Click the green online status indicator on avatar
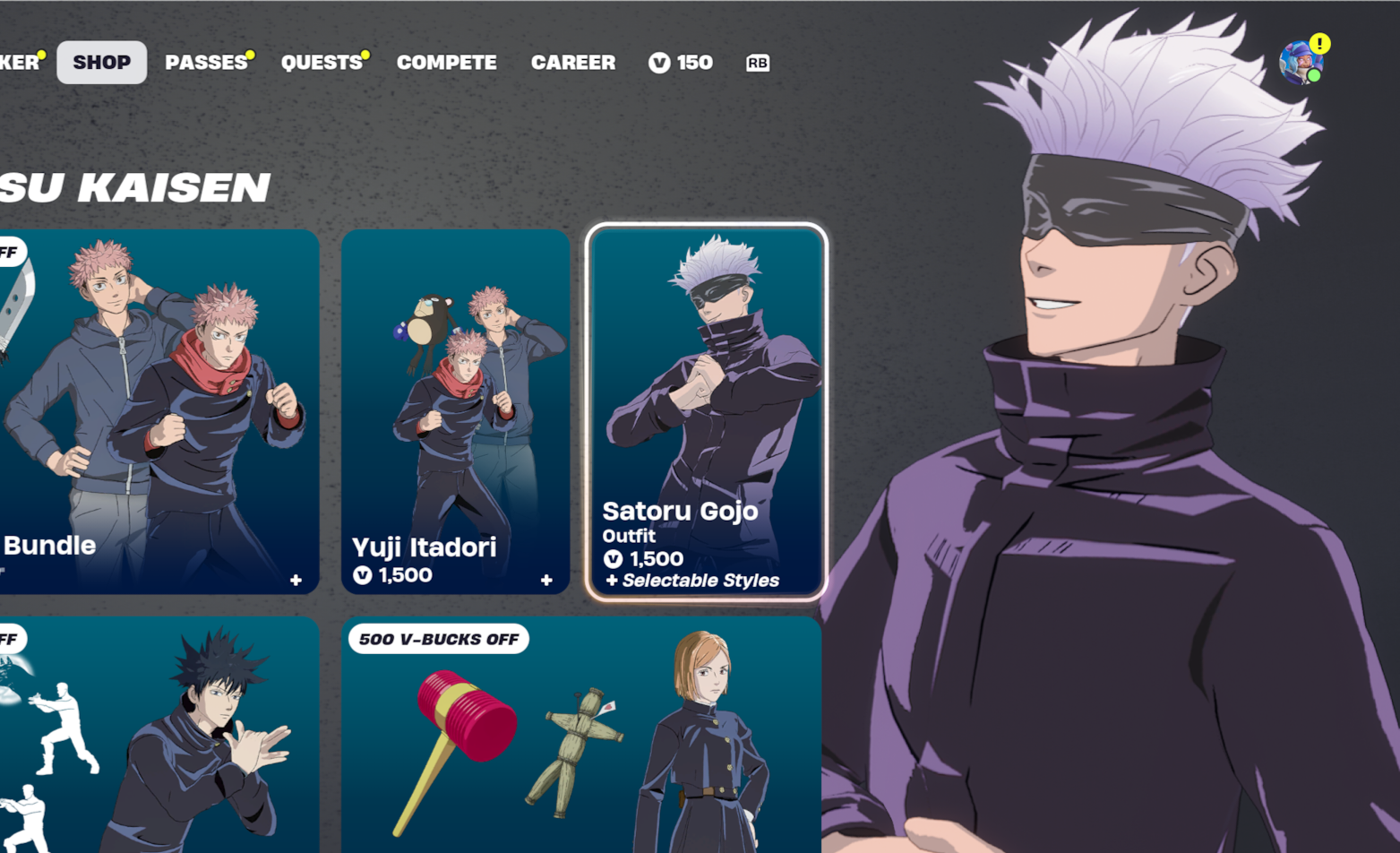This screenshot has width=1400, height=853. [x=1314, y=77]
